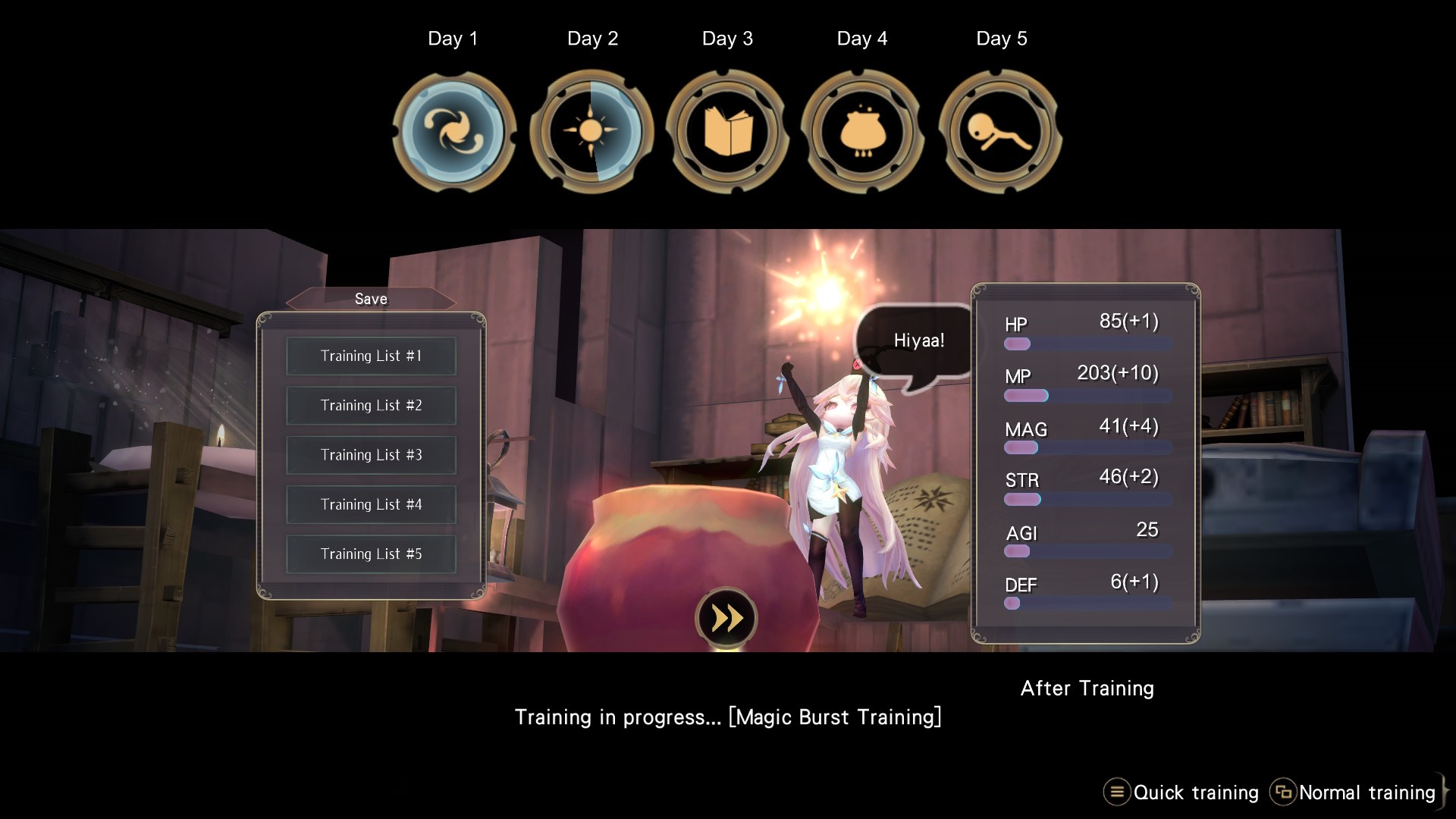This screenshot has height=819, width=1456.
Task: Select Training List #1
Action: (371, 356)
